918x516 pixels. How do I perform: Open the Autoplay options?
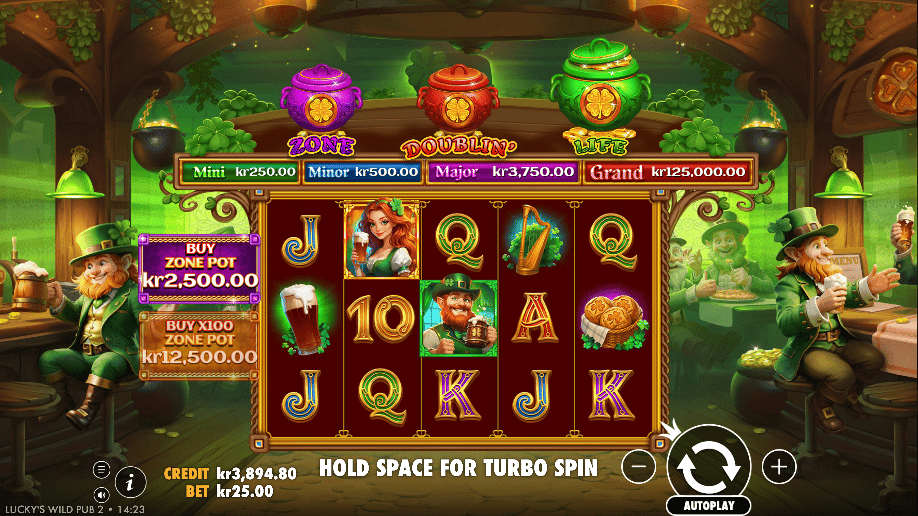[x=709, y=506]
